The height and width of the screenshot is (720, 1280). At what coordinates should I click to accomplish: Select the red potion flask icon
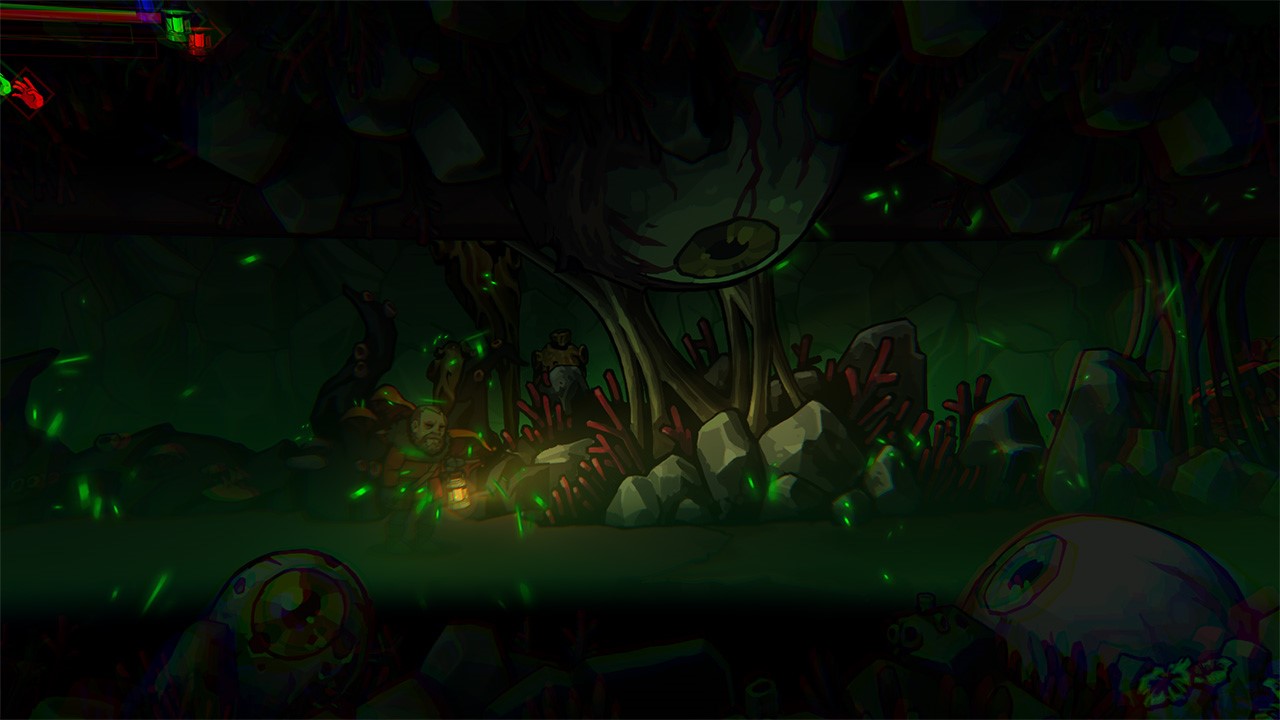coord(199,41)
